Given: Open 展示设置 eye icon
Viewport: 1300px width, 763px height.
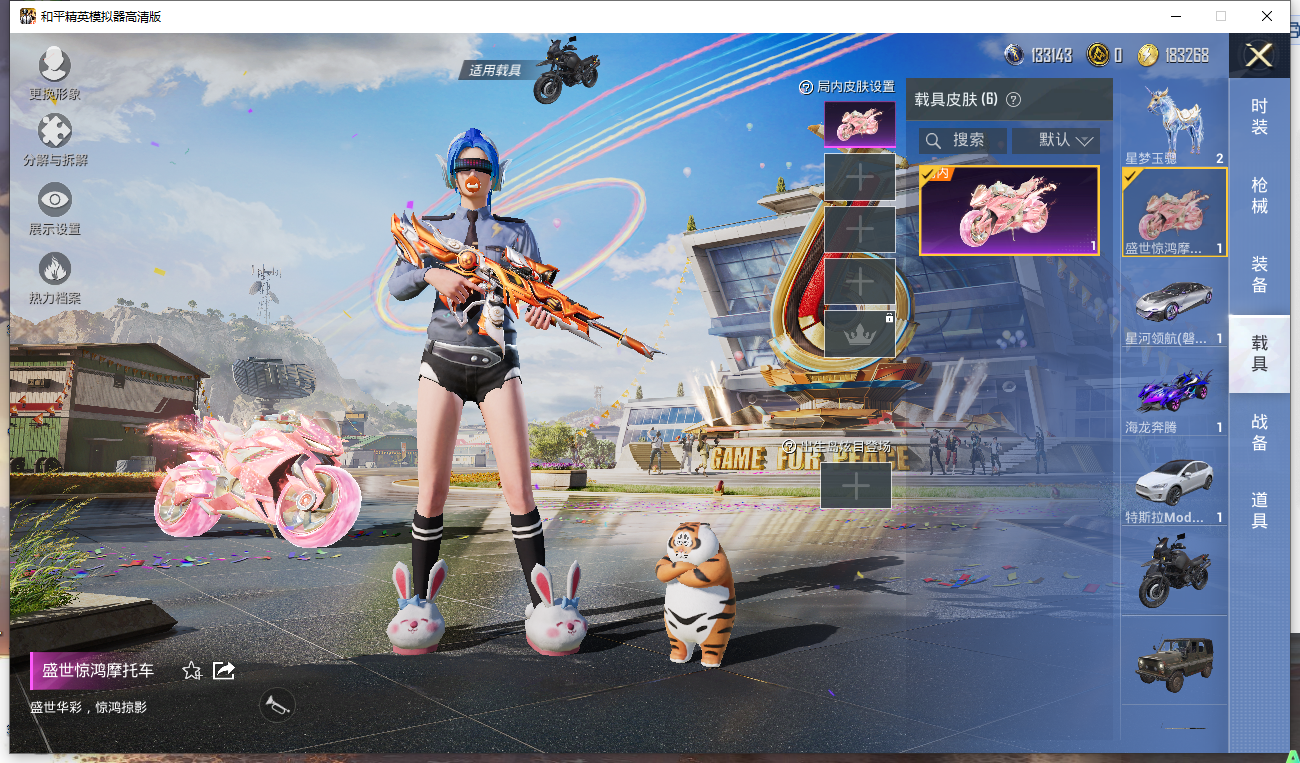Looking at the screenshot, I should 55,200.
